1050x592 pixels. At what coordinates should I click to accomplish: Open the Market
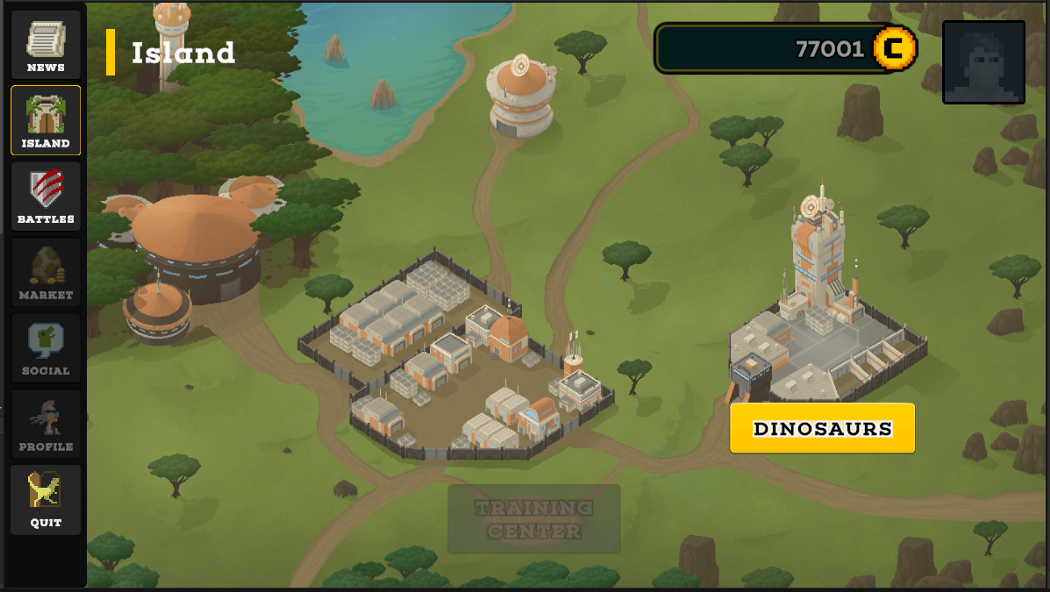[46, 272]
